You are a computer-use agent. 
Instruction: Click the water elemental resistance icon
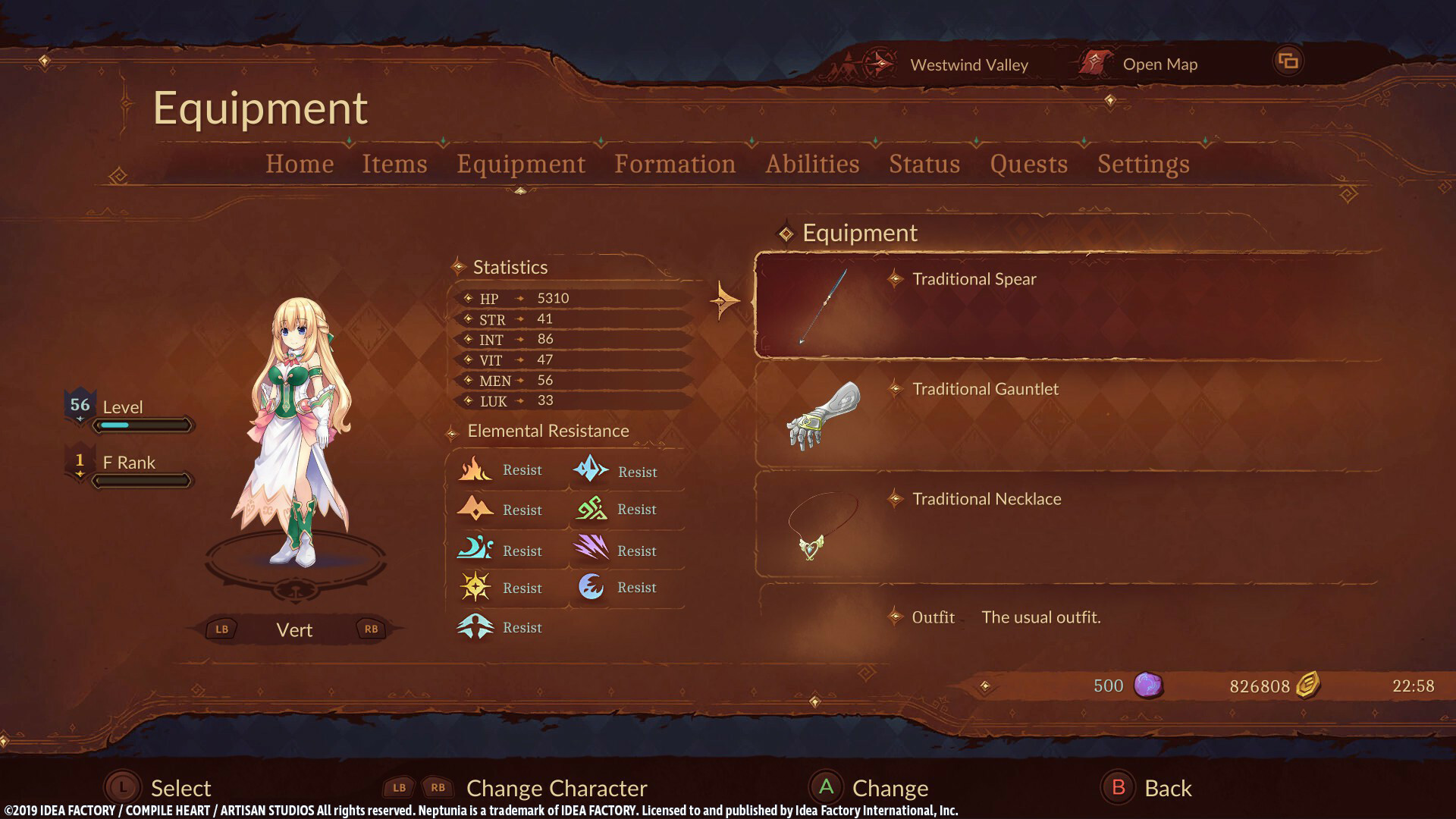click(x=475, y=549)
